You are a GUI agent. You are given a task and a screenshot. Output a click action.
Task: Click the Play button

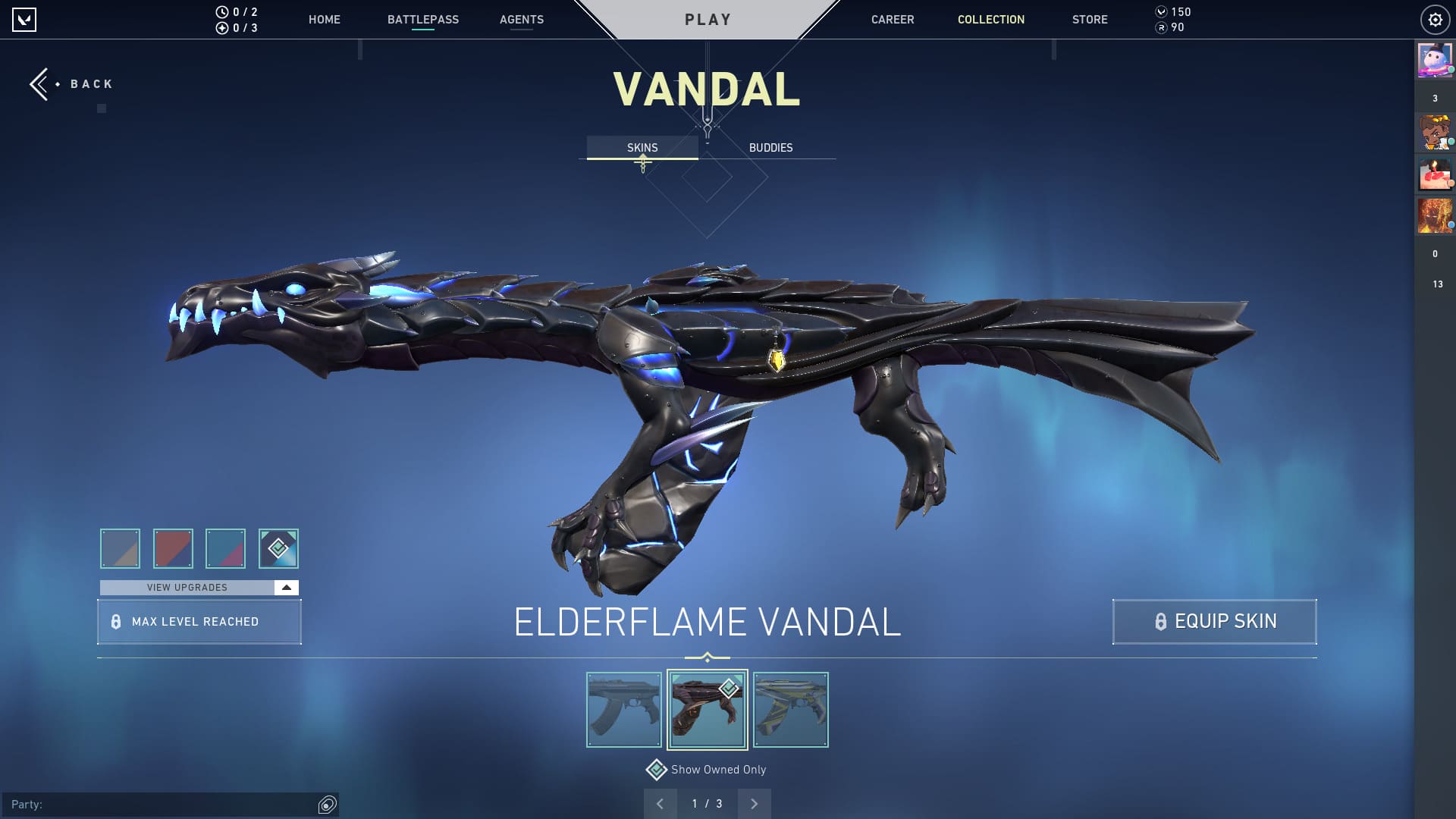(x=708, y=20)
